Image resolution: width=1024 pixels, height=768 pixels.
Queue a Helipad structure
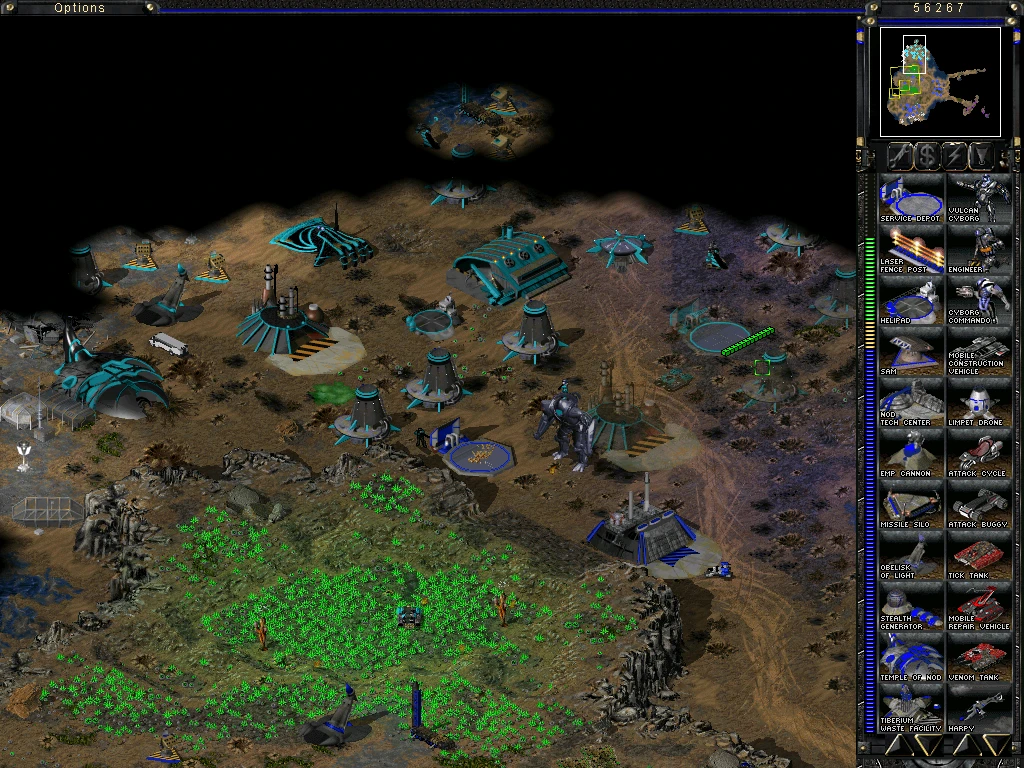click(911, 301)
